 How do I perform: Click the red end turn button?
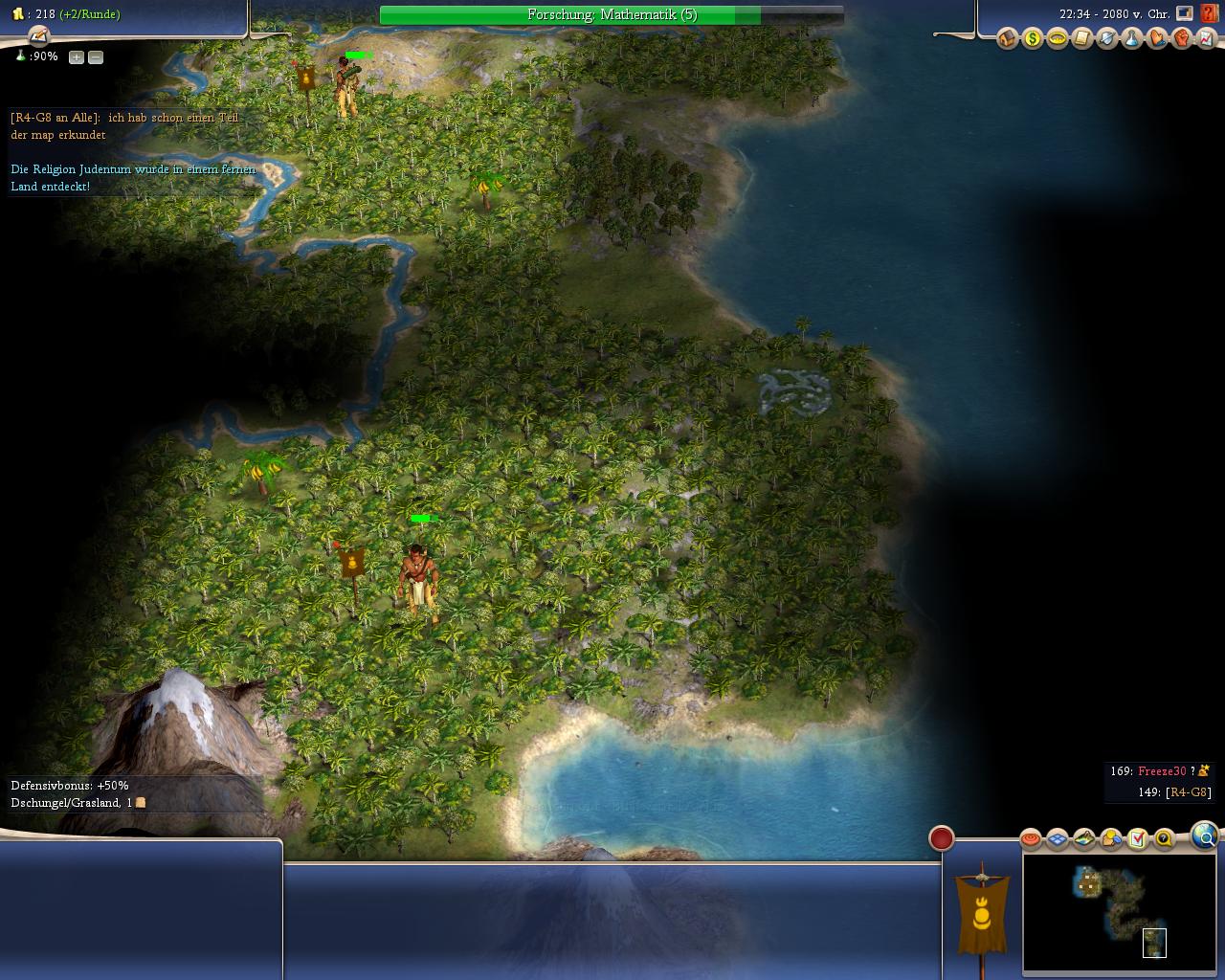pyautogui.click(x=942, y=839)
